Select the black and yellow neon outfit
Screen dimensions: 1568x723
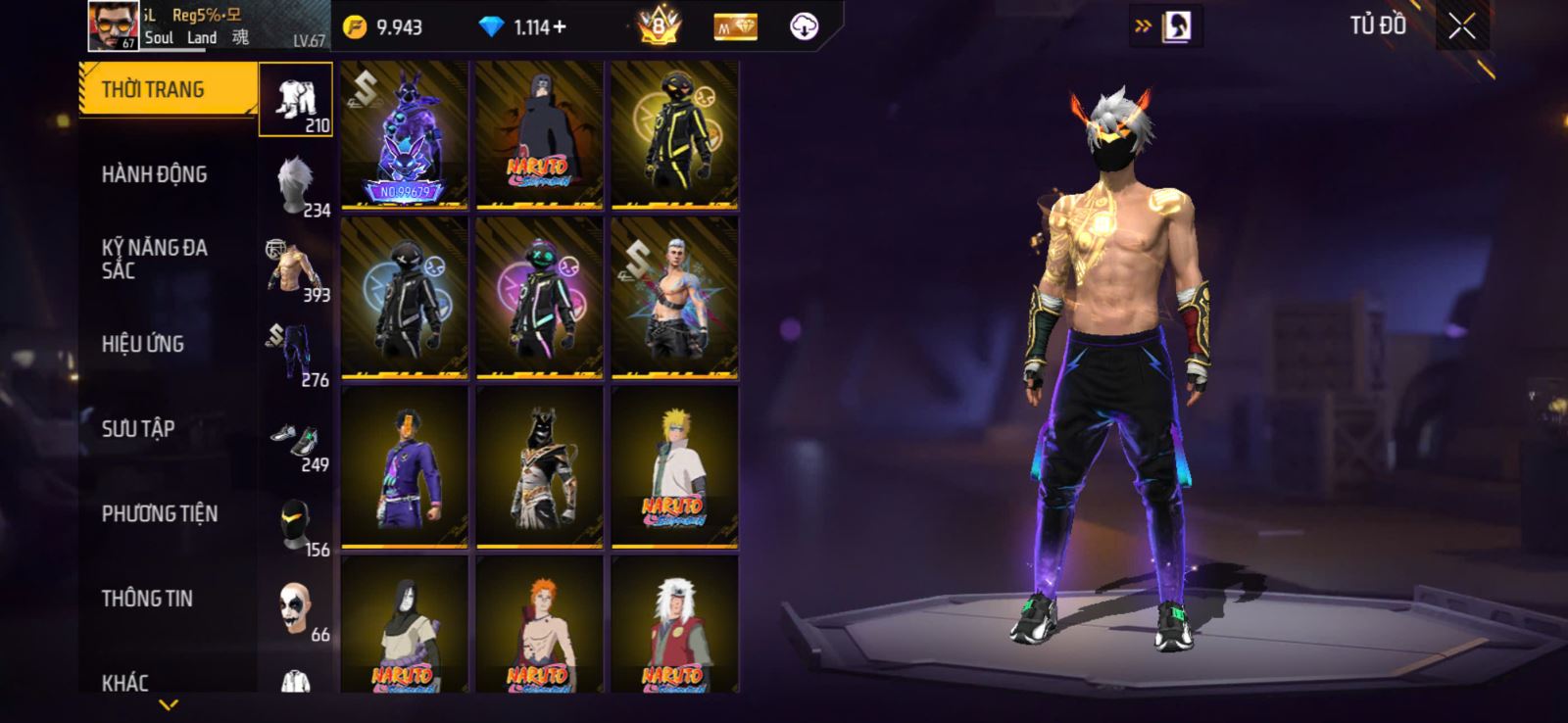674,135
